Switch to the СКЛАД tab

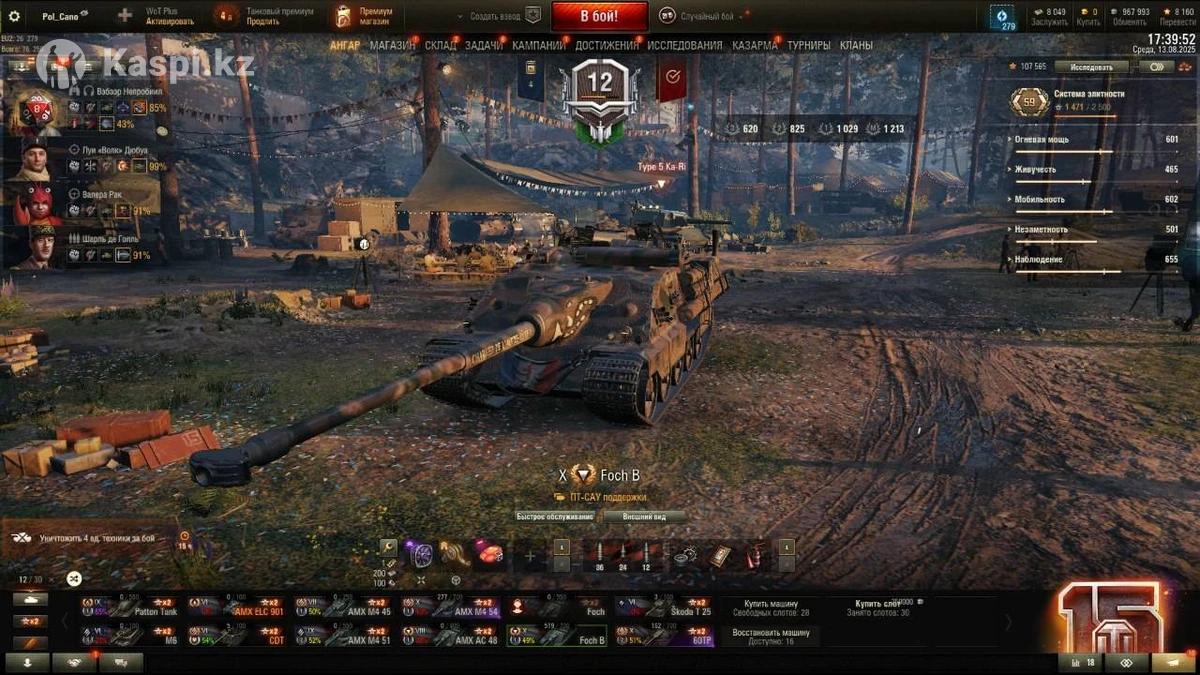440,45
